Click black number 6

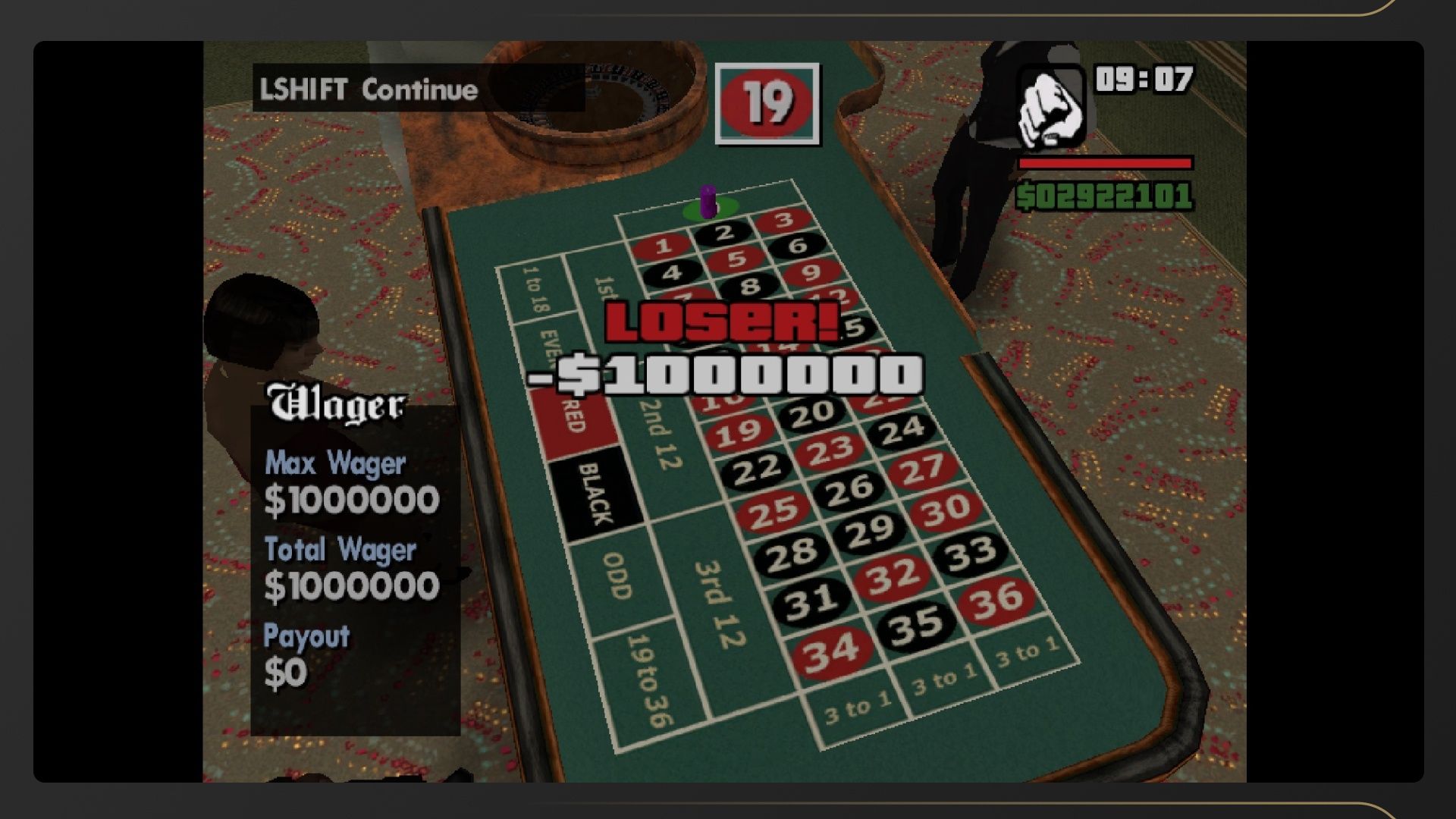click(797, 245)
